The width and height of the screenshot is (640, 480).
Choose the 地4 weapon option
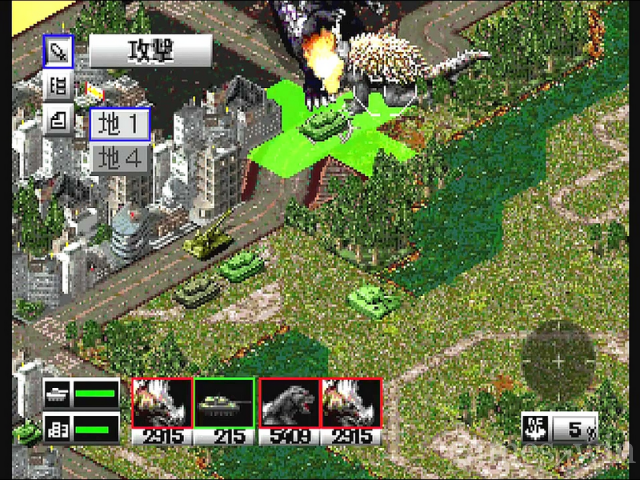(121, 158)
